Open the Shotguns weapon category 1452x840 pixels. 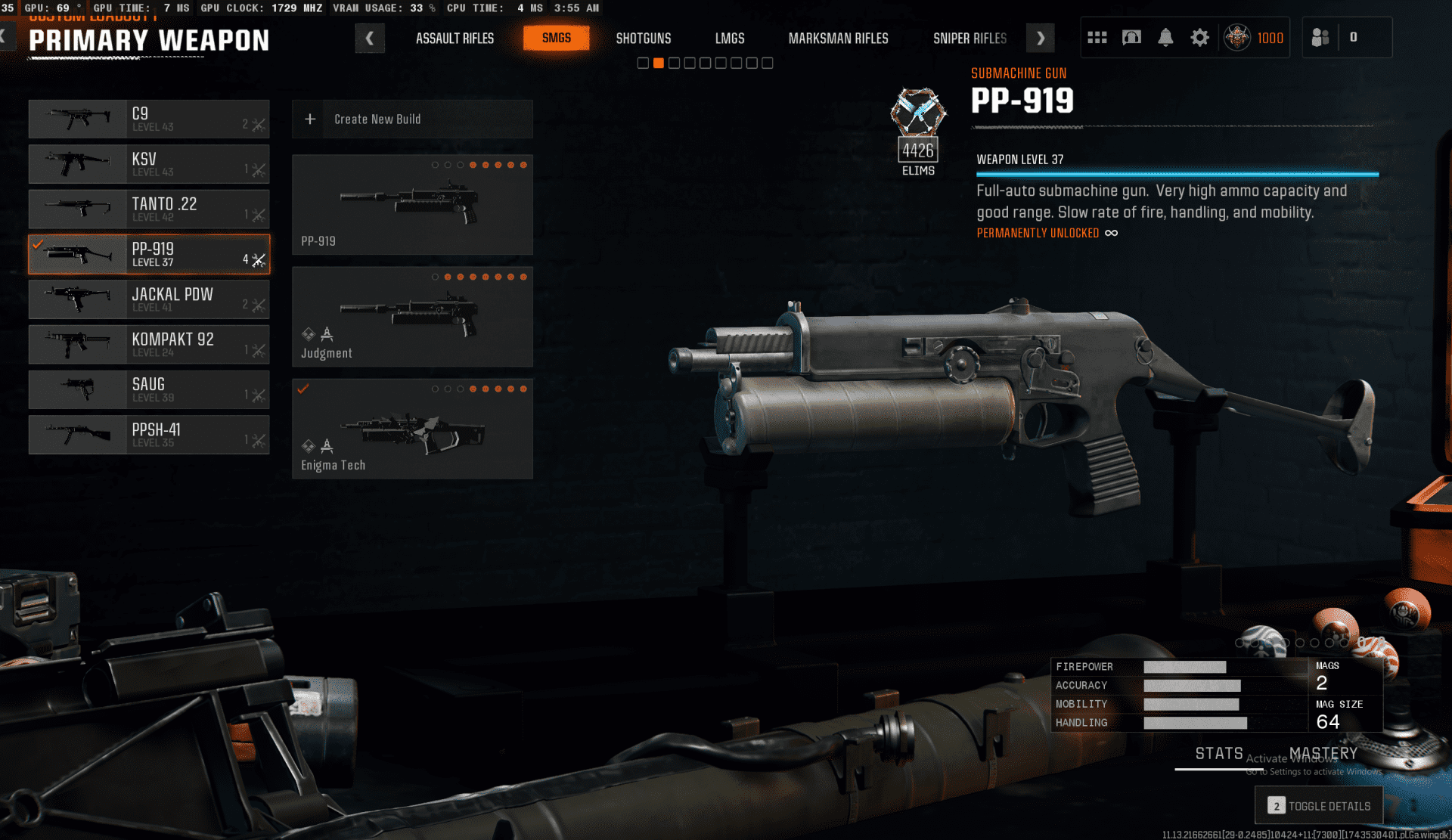tap(643, 39)
